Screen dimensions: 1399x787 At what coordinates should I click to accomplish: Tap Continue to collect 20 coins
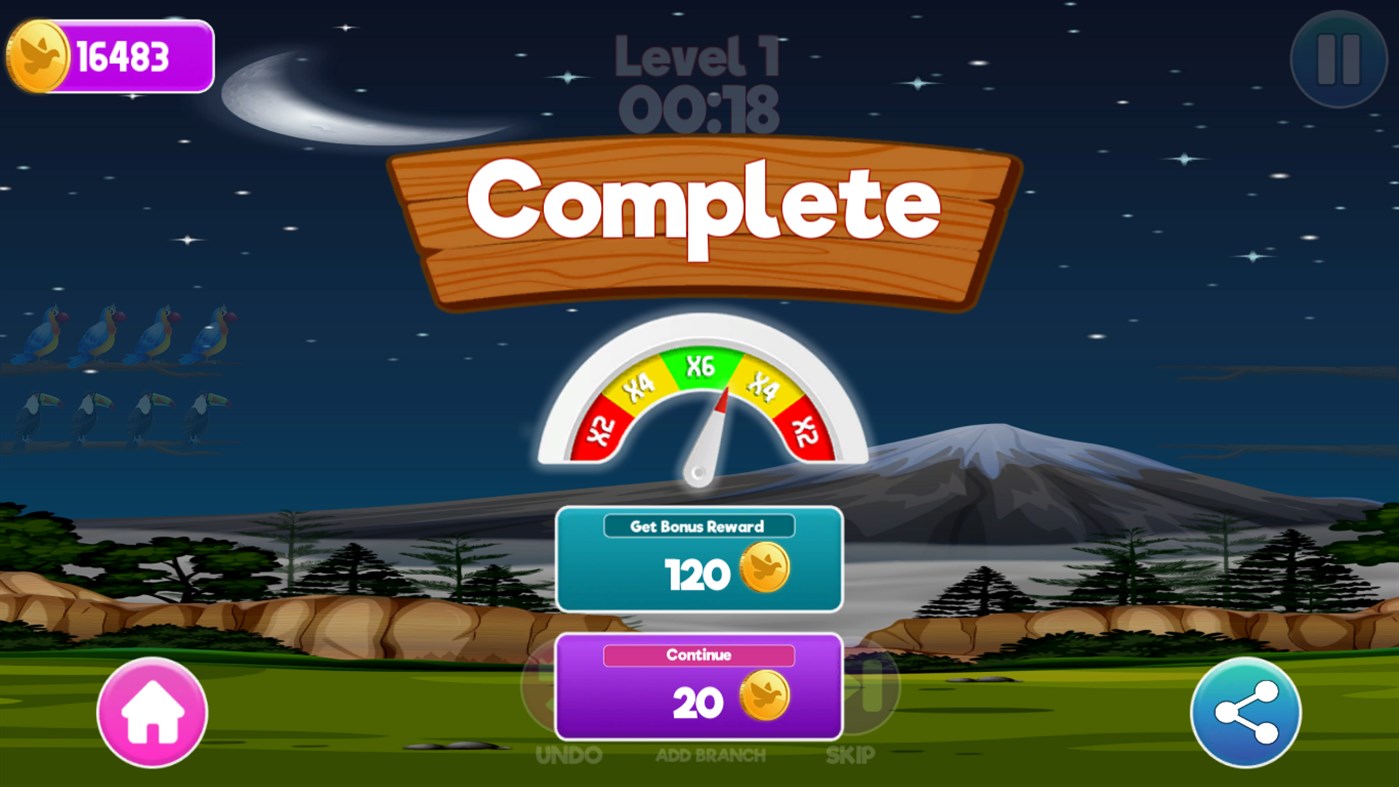(x=698, y=686)
